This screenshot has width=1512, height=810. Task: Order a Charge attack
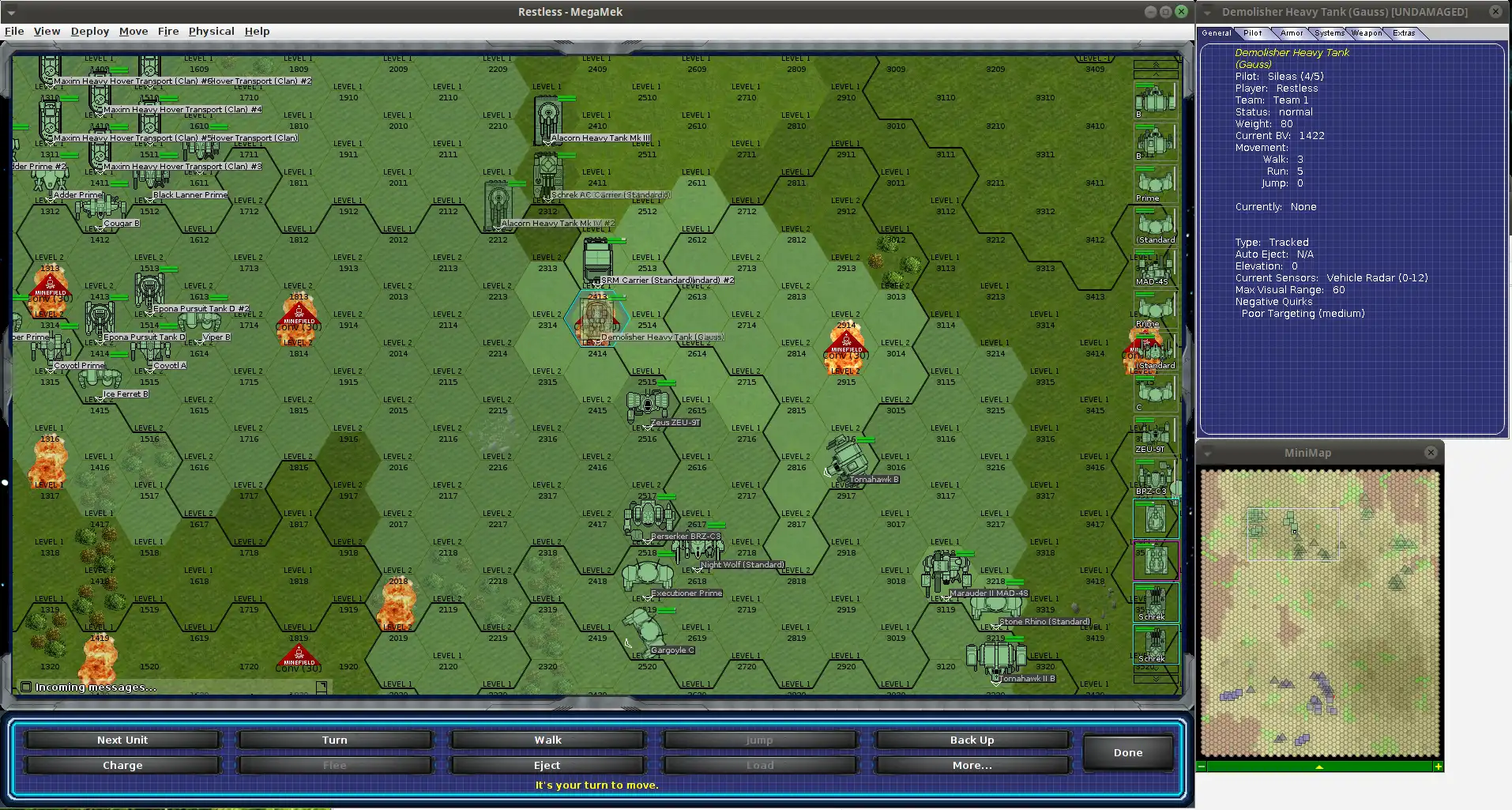(x=122, y=765)
